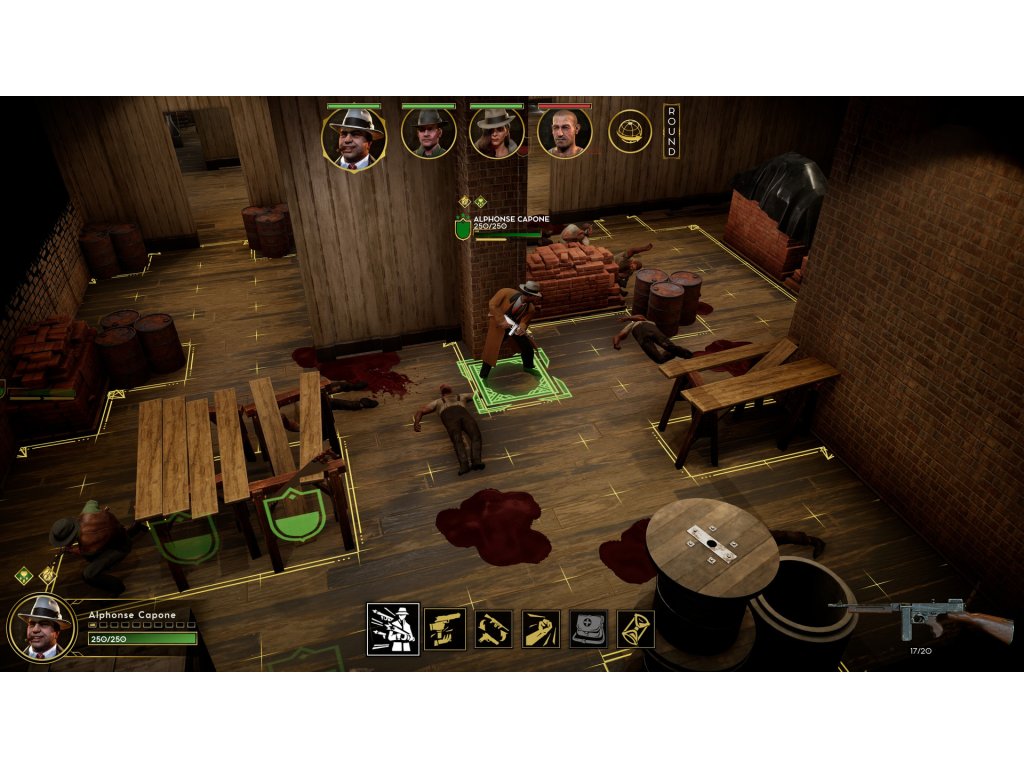Activate the pistol aimed shot ability
Screen dimensions: 1024x768
444,629
